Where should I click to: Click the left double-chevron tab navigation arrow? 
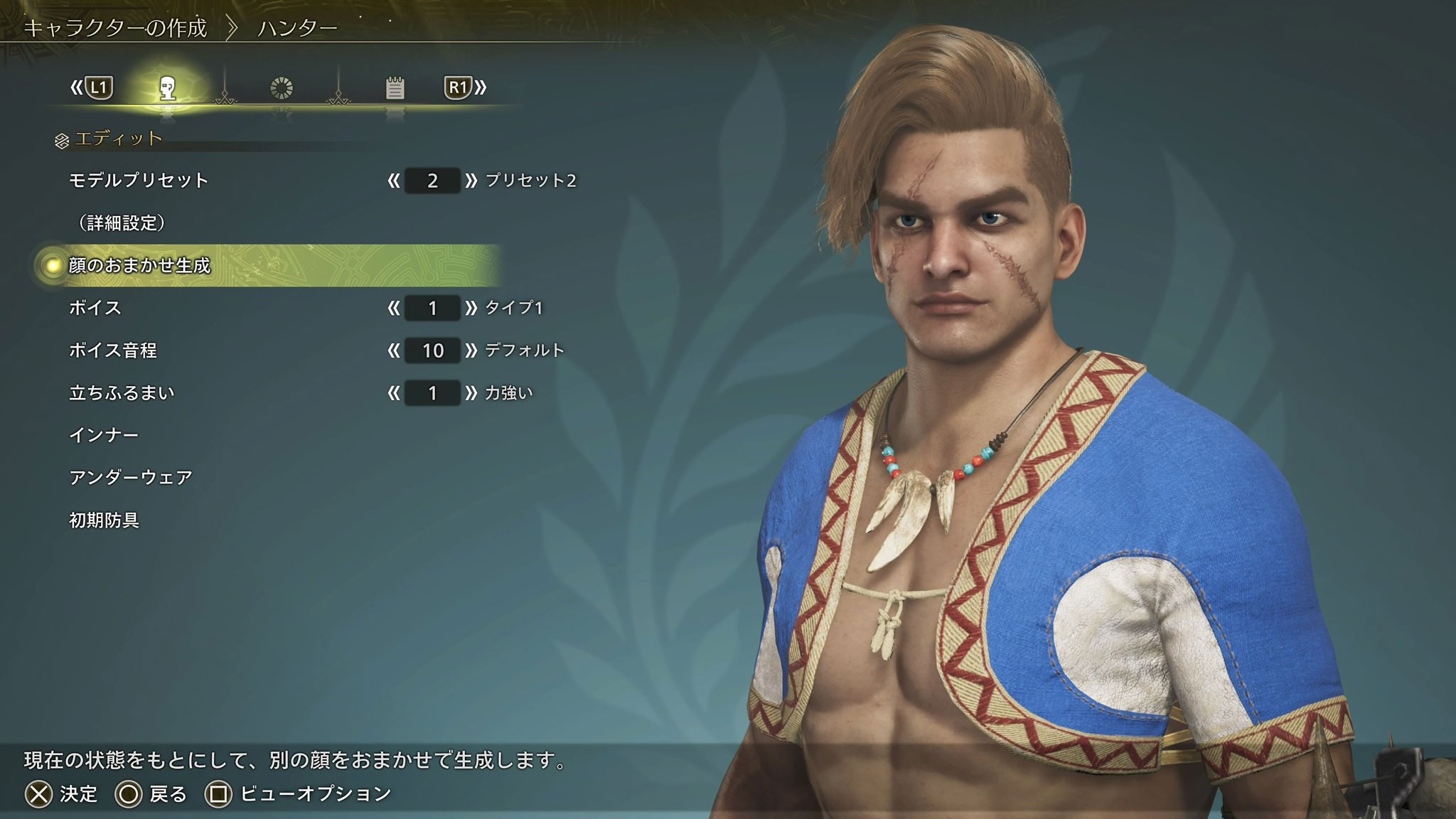click(77, 88)
